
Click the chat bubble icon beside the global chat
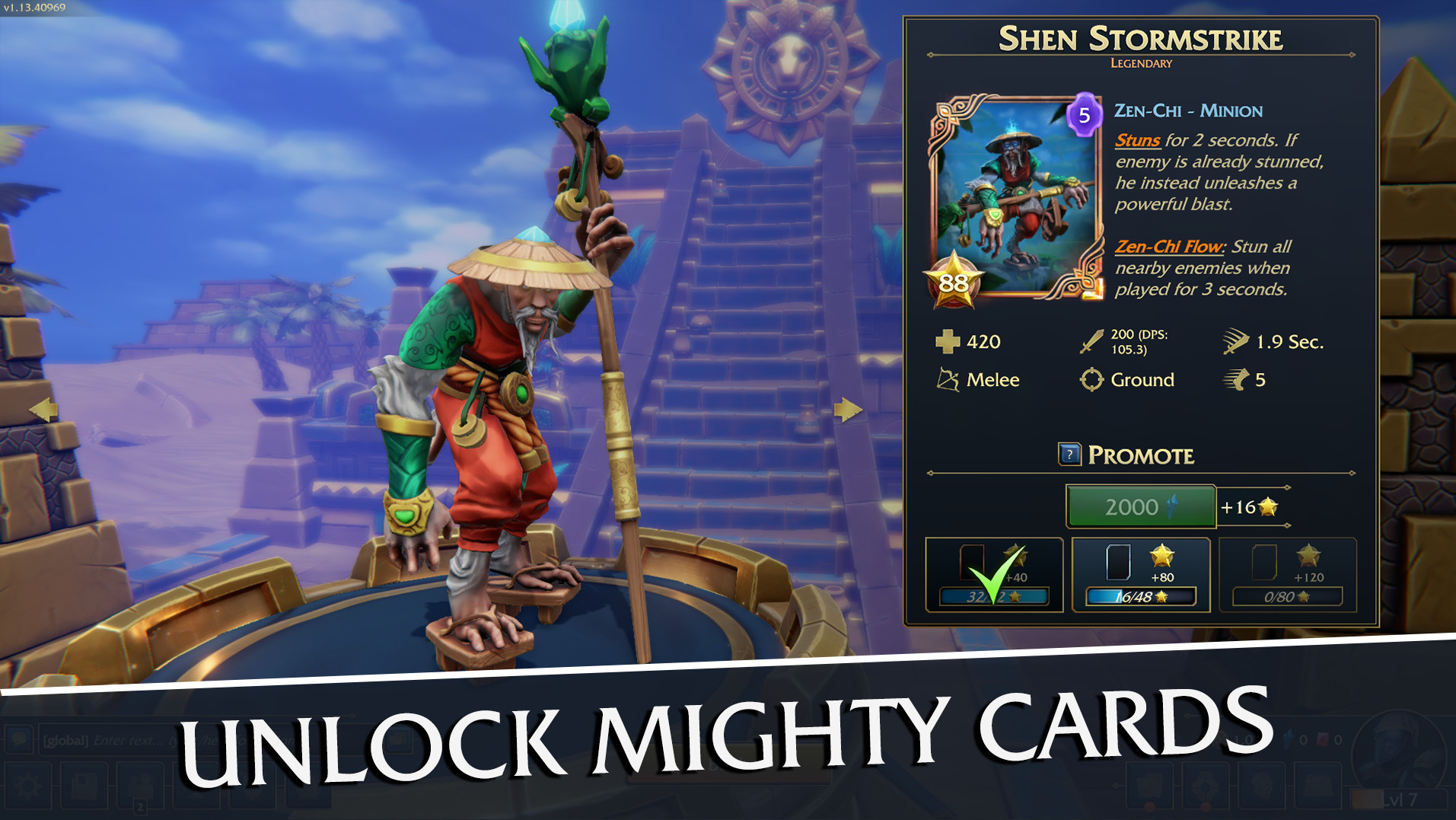point(19,739)
